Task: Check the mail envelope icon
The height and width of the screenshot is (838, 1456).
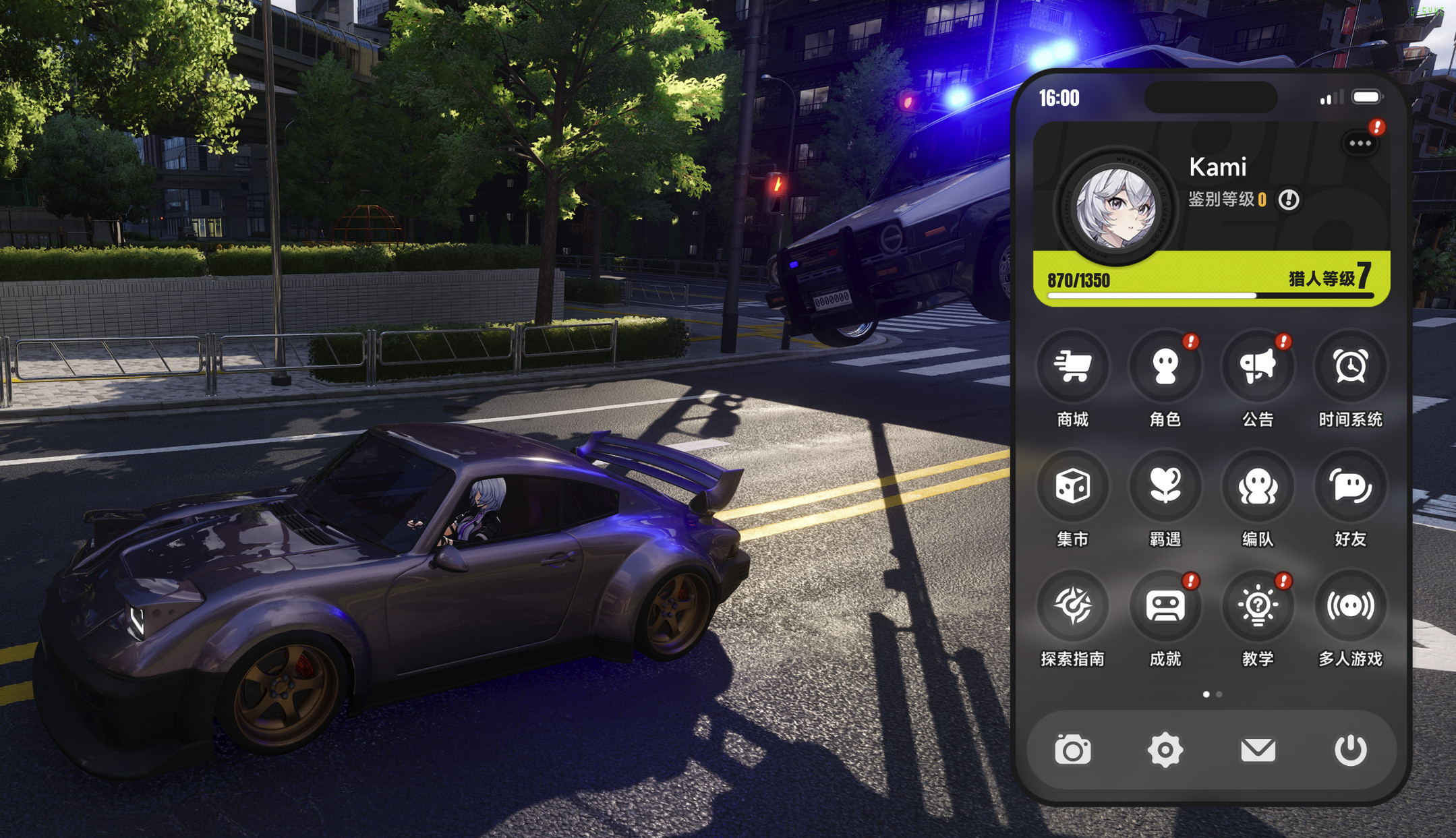Action: tap(1258, 750)
